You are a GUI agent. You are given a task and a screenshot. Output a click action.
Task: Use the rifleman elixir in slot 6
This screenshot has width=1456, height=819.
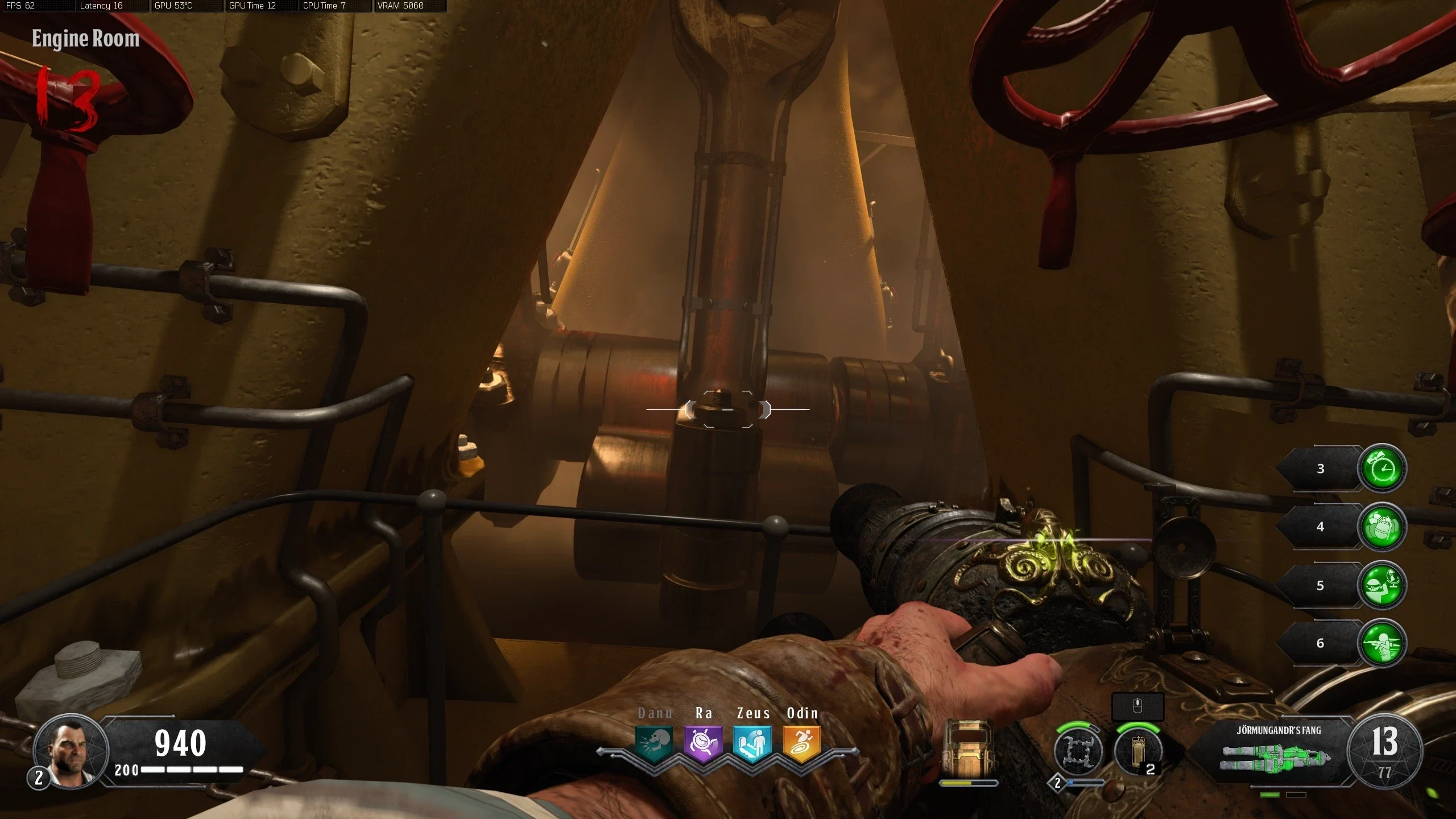(x=1382, y=643)
